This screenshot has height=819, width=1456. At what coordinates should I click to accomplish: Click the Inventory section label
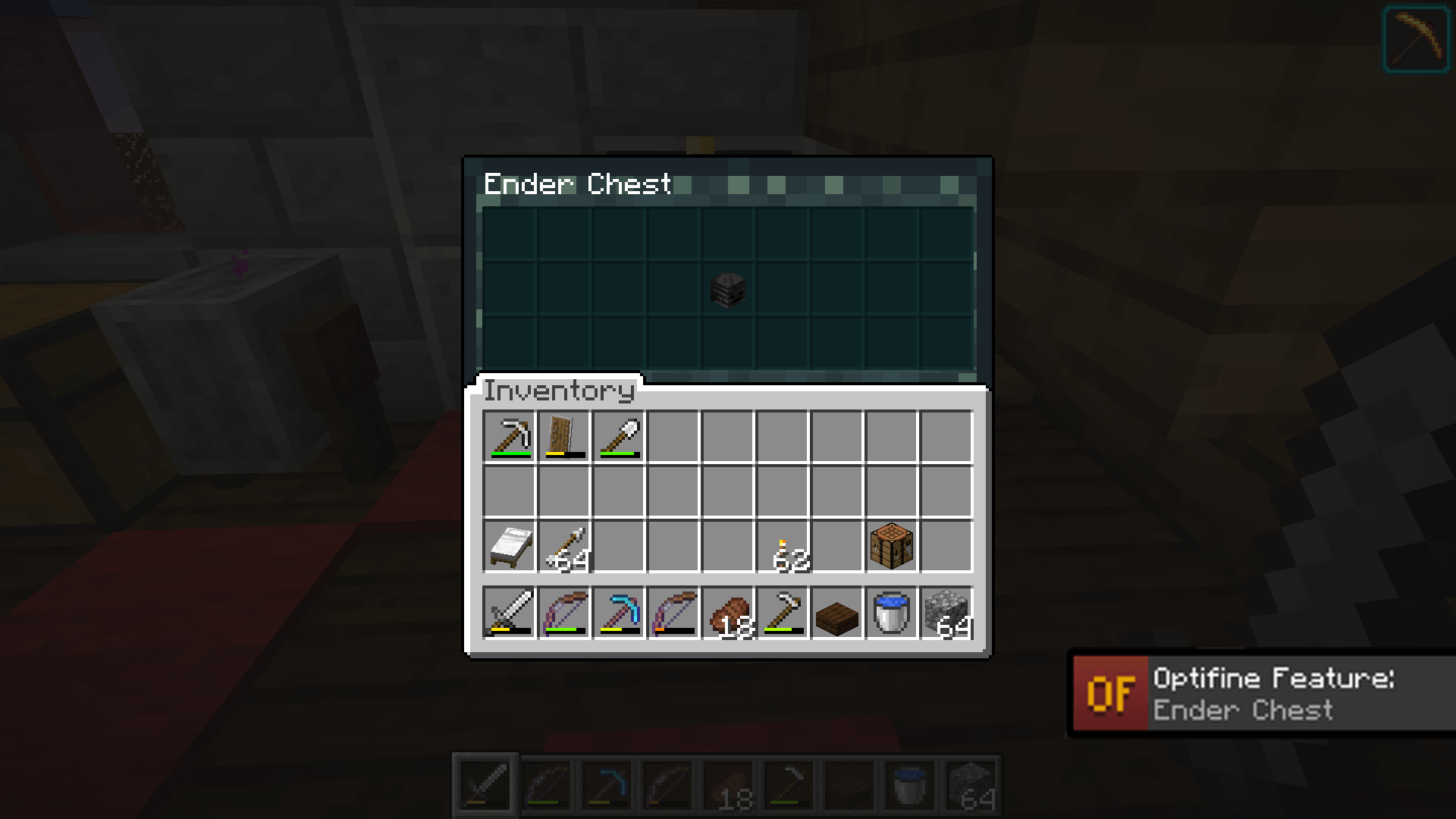[x=560, y=392]
